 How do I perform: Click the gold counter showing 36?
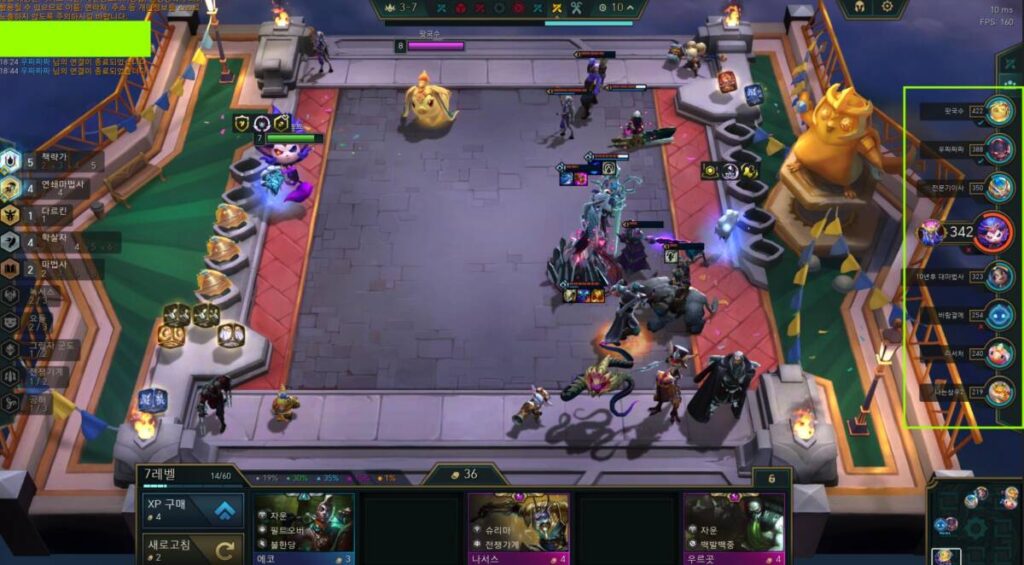463,475
